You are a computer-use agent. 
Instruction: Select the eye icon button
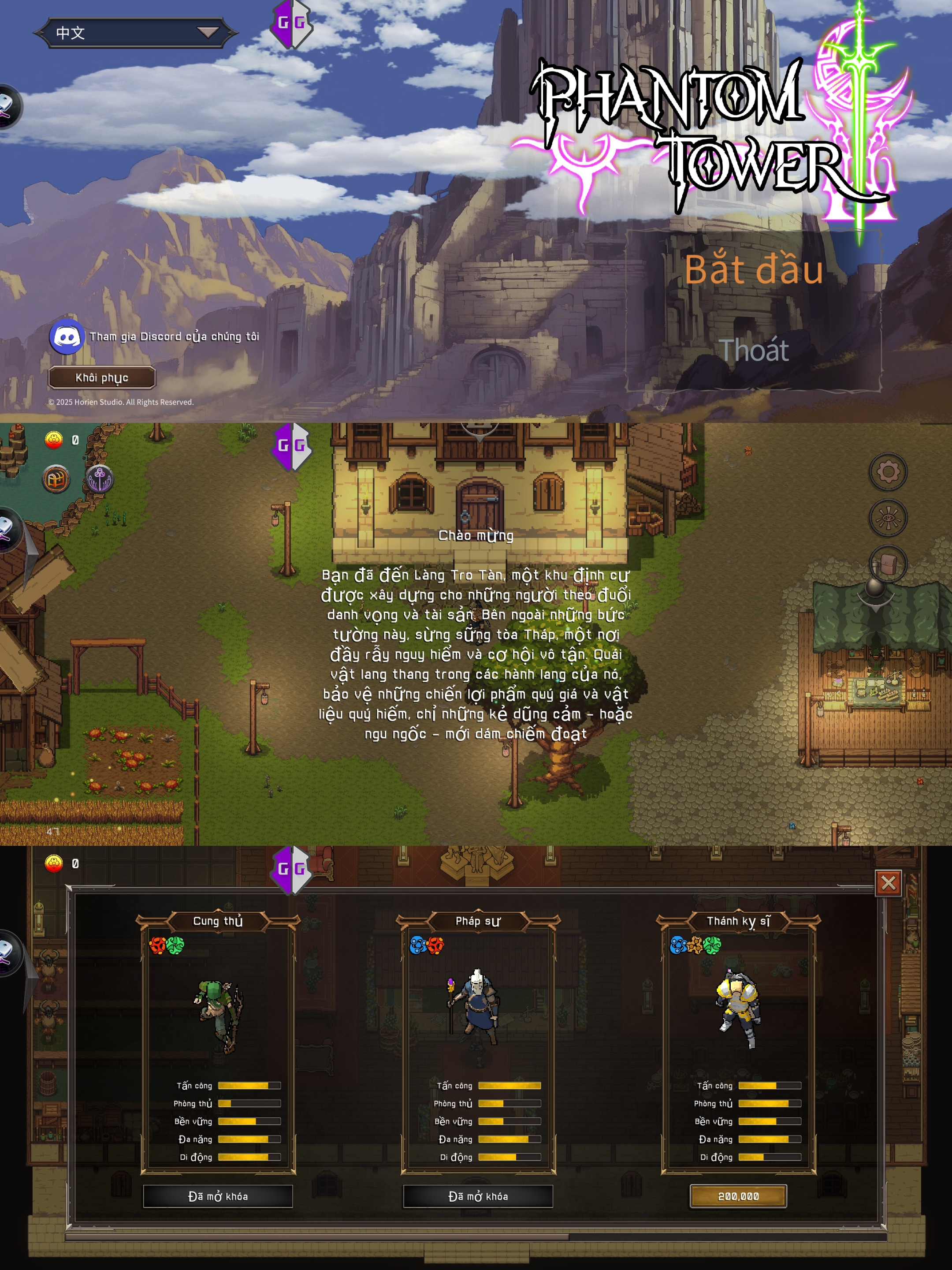click(x=888, y=518)
